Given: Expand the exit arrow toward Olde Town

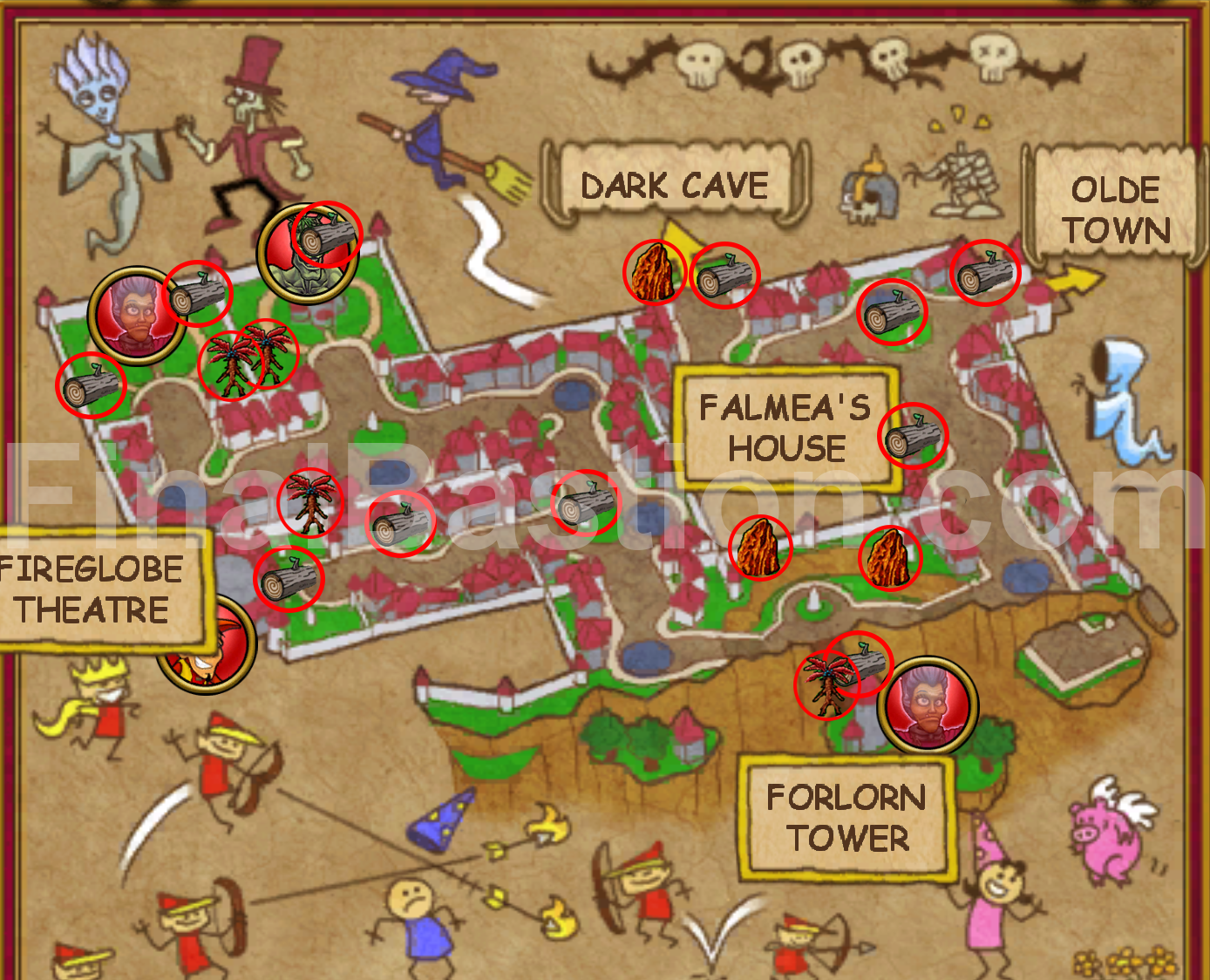Looking at the screenshot, I should pyautogui.click(x=1074, y=279).
